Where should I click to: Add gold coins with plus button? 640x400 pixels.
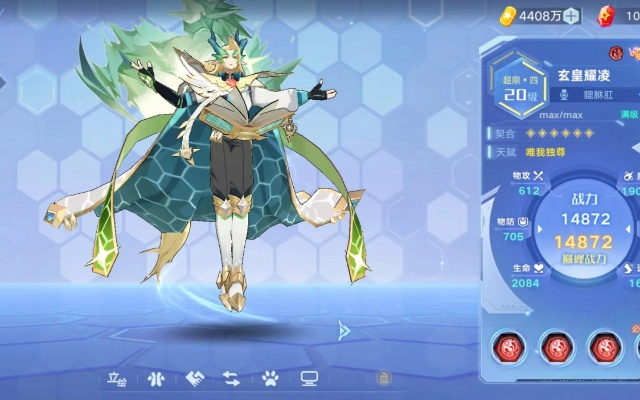click(x=572, y=16)
